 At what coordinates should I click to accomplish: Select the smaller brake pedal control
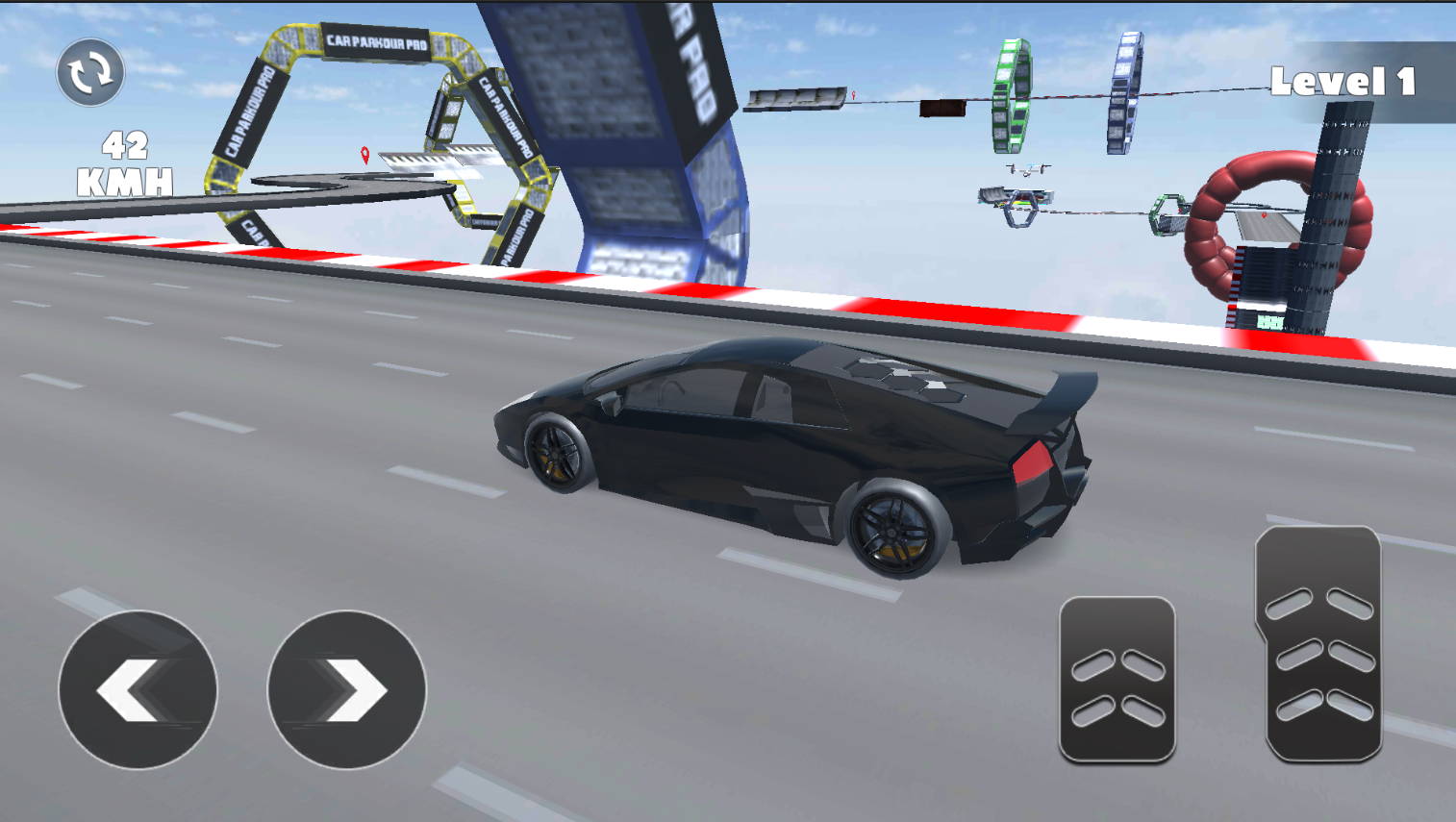click(x=1118, y=678)
